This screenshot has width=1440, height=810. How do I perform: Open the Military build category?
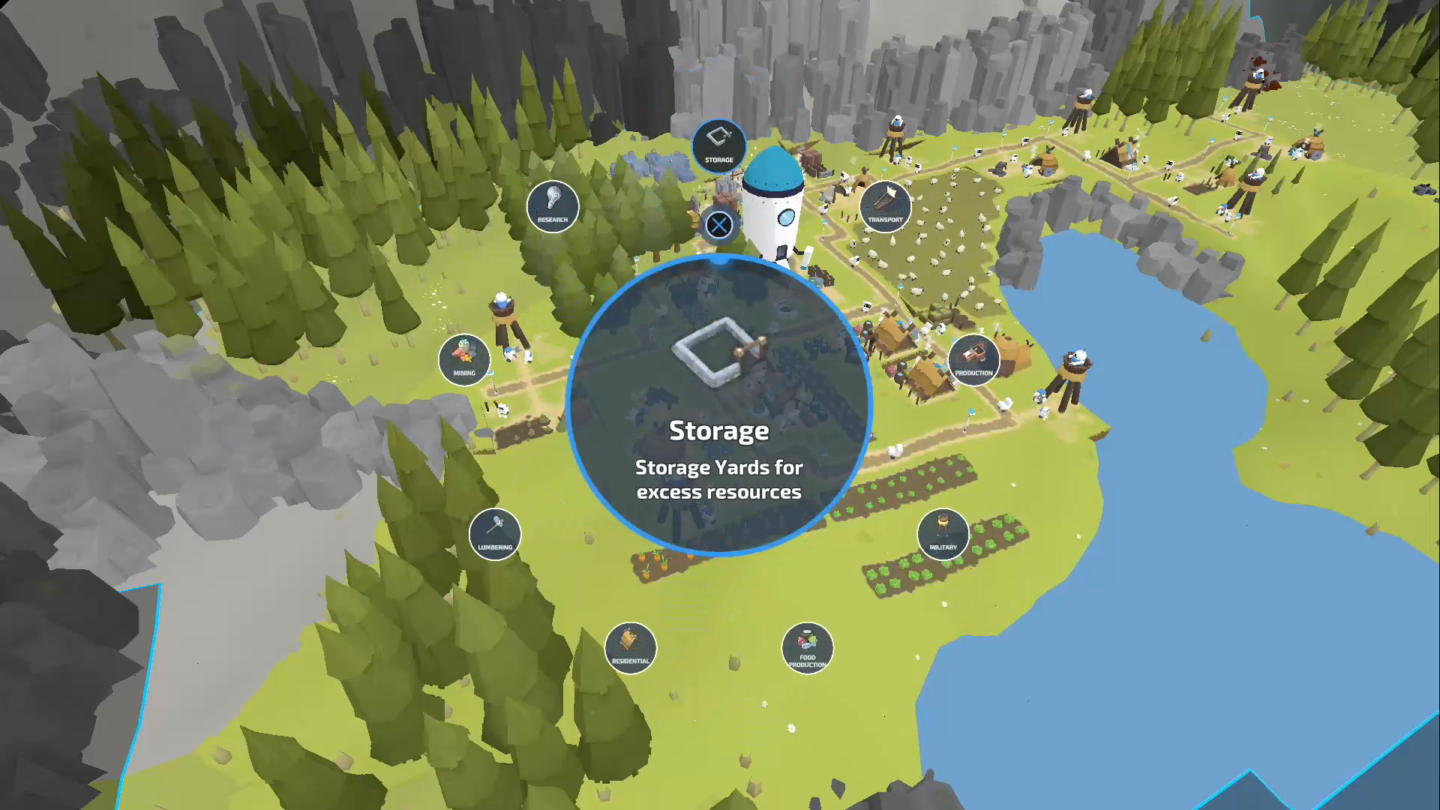pyautogui.click(x=941, y=535)
